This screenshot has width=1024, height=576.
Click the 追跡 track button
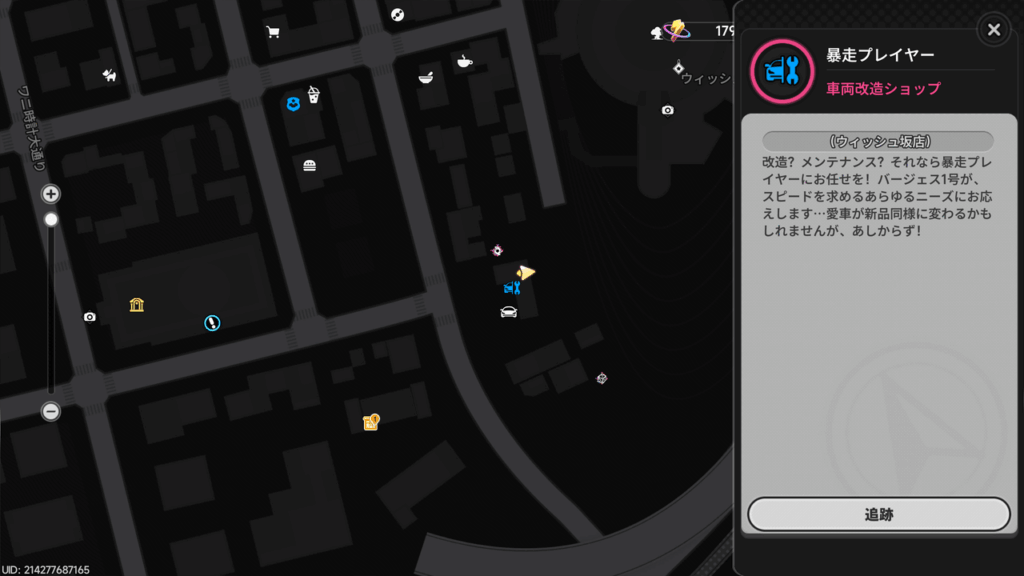pyautogui.click(x=878, y=514)
